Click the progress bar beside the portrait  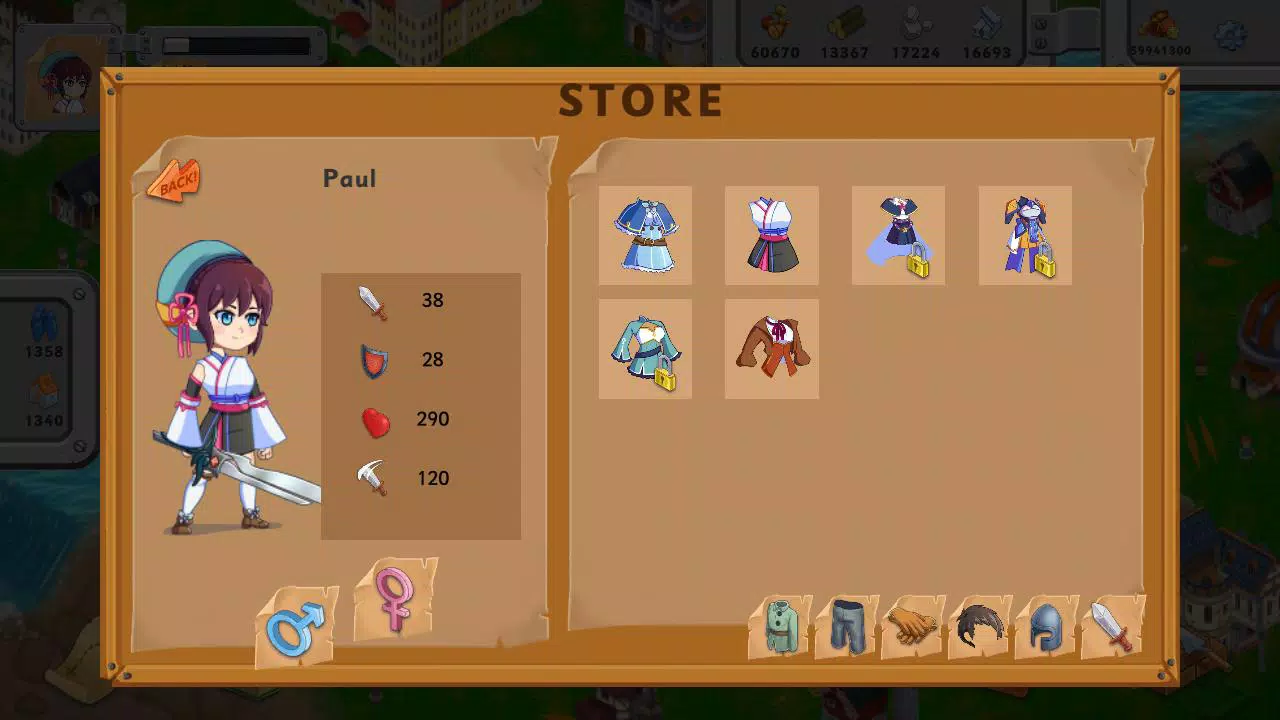235,43
